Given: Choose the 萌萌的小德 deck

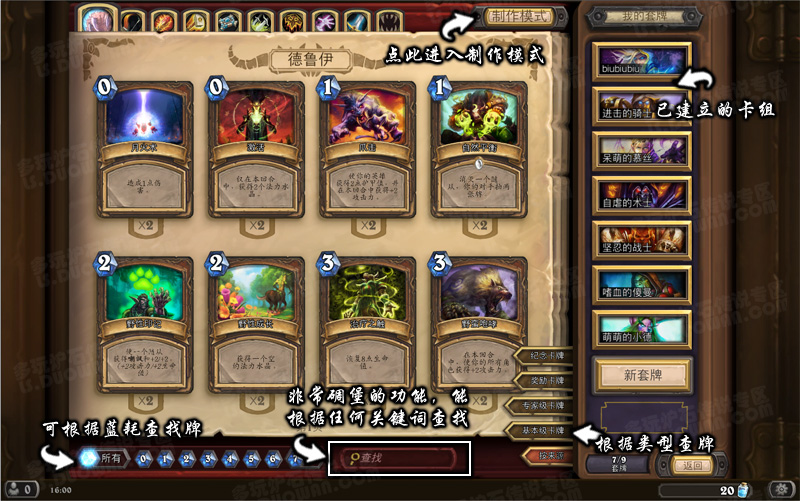Looking at the screenshot, I should [641, 328].
